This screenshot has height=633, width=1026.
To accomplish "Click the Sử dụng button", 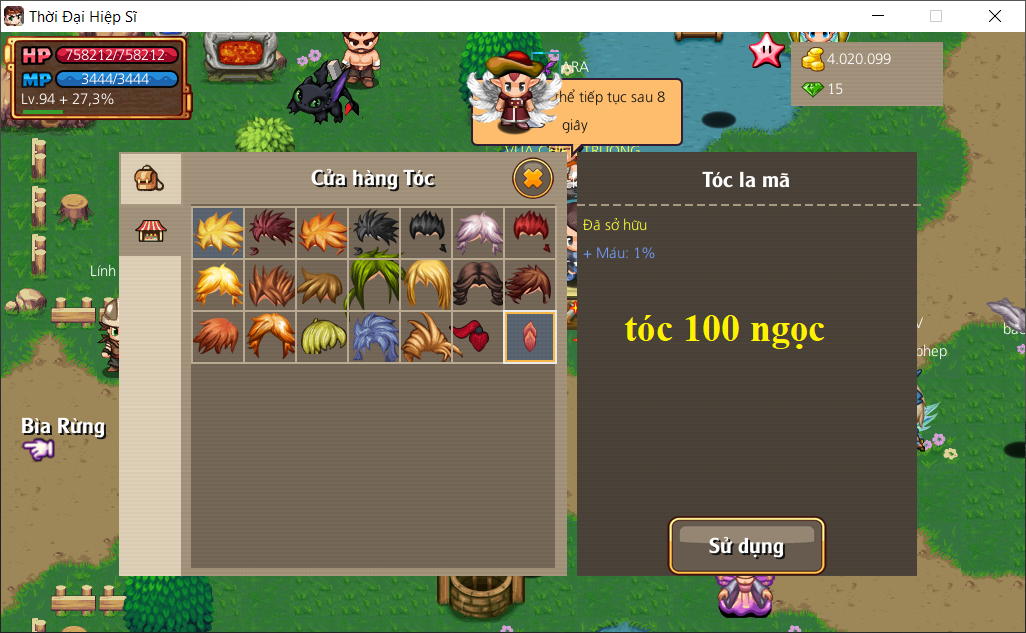I will click(746, 546).
